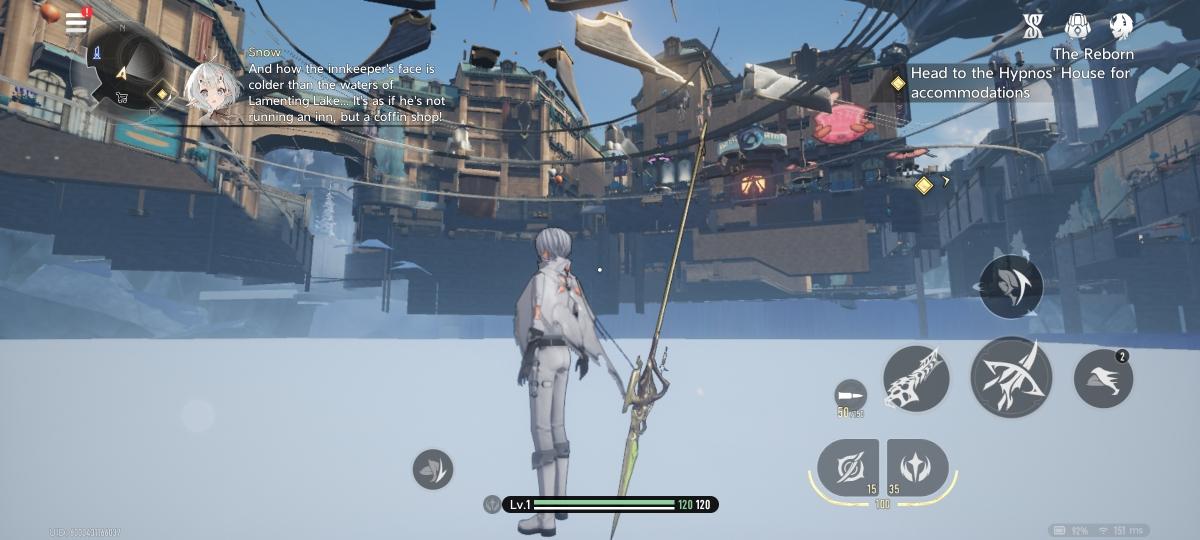Image resolution: width=1200 pixels, height=540 pixels.
Task: Open the hourglass-shaped icon at top right
Action: click(x=1033, y=26)
